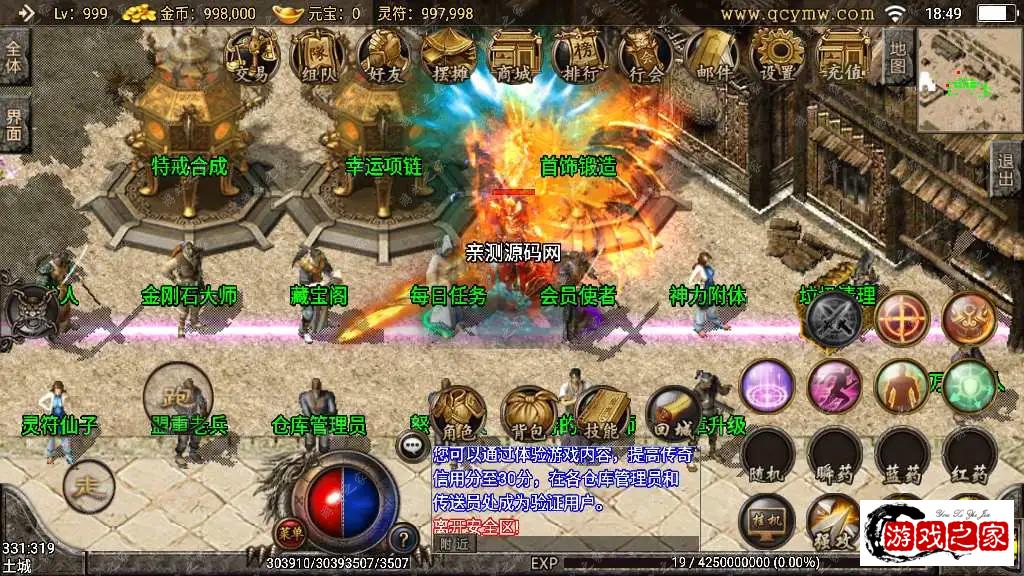
Task: Use the 回城 return-to-town scroll
Action: [672, 412]
